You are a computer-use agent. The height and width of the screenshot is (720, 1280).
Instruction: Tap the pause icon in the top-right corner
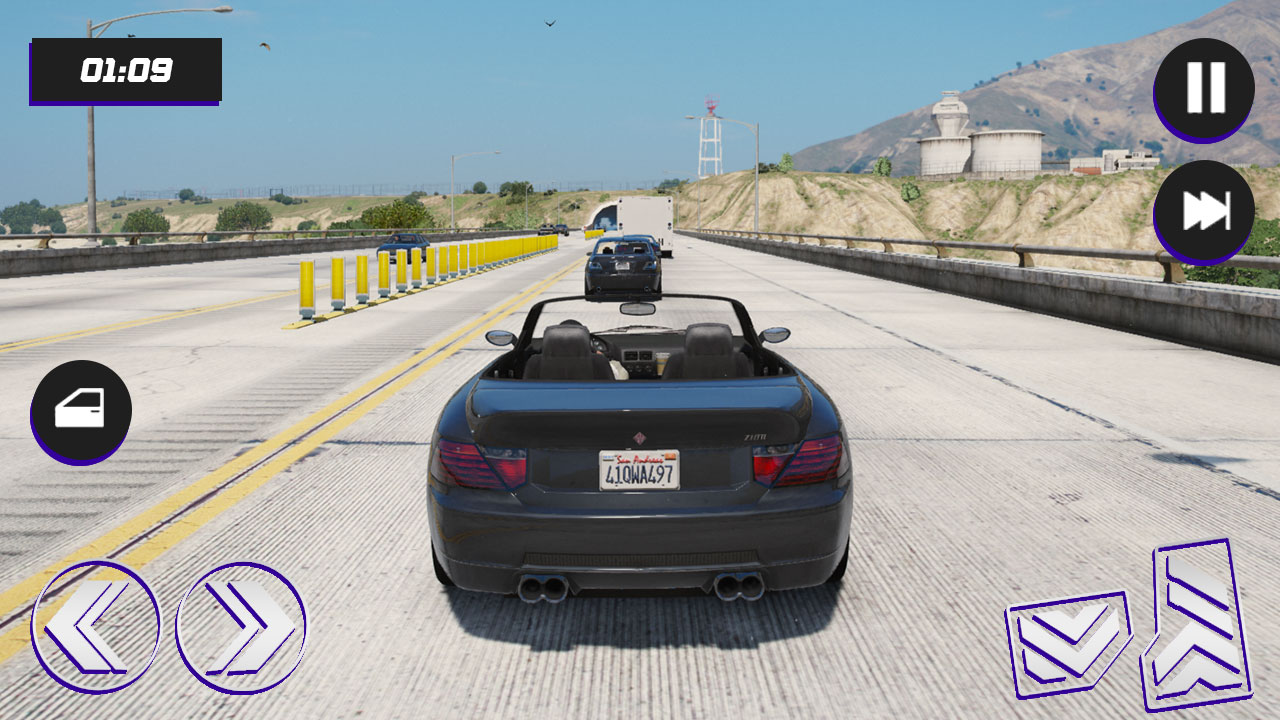(1204, 88)
